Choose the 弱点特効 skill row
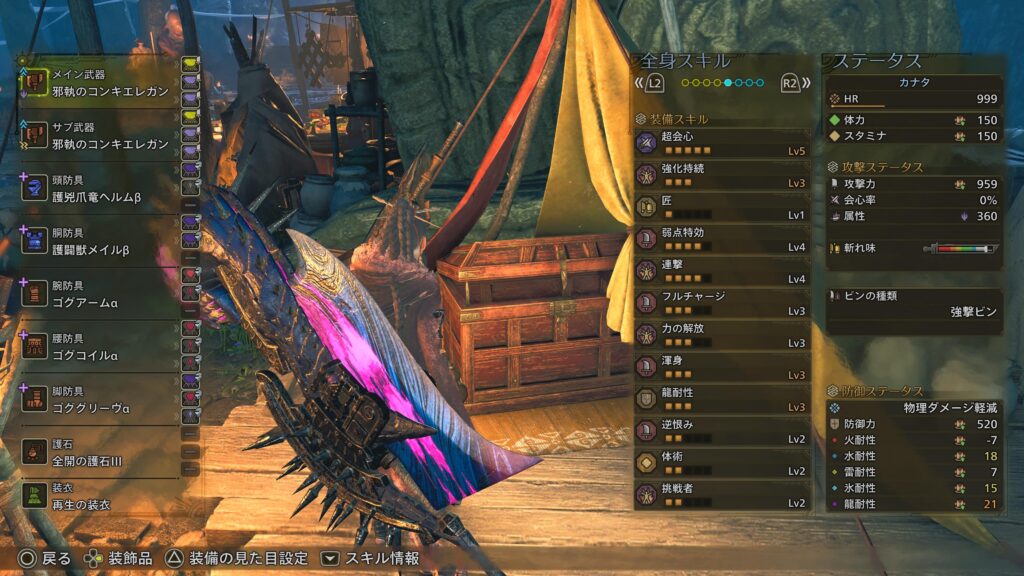The width and height of the screenshot is (1024, 576). coord(721,240)
